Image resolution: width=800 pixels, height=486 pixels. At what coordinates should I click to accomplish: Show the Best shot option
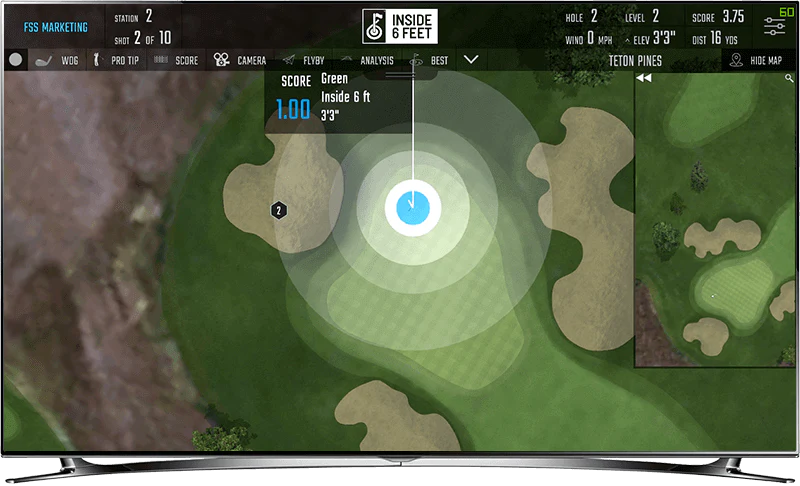pyautogui.click(x=429, y=60)
